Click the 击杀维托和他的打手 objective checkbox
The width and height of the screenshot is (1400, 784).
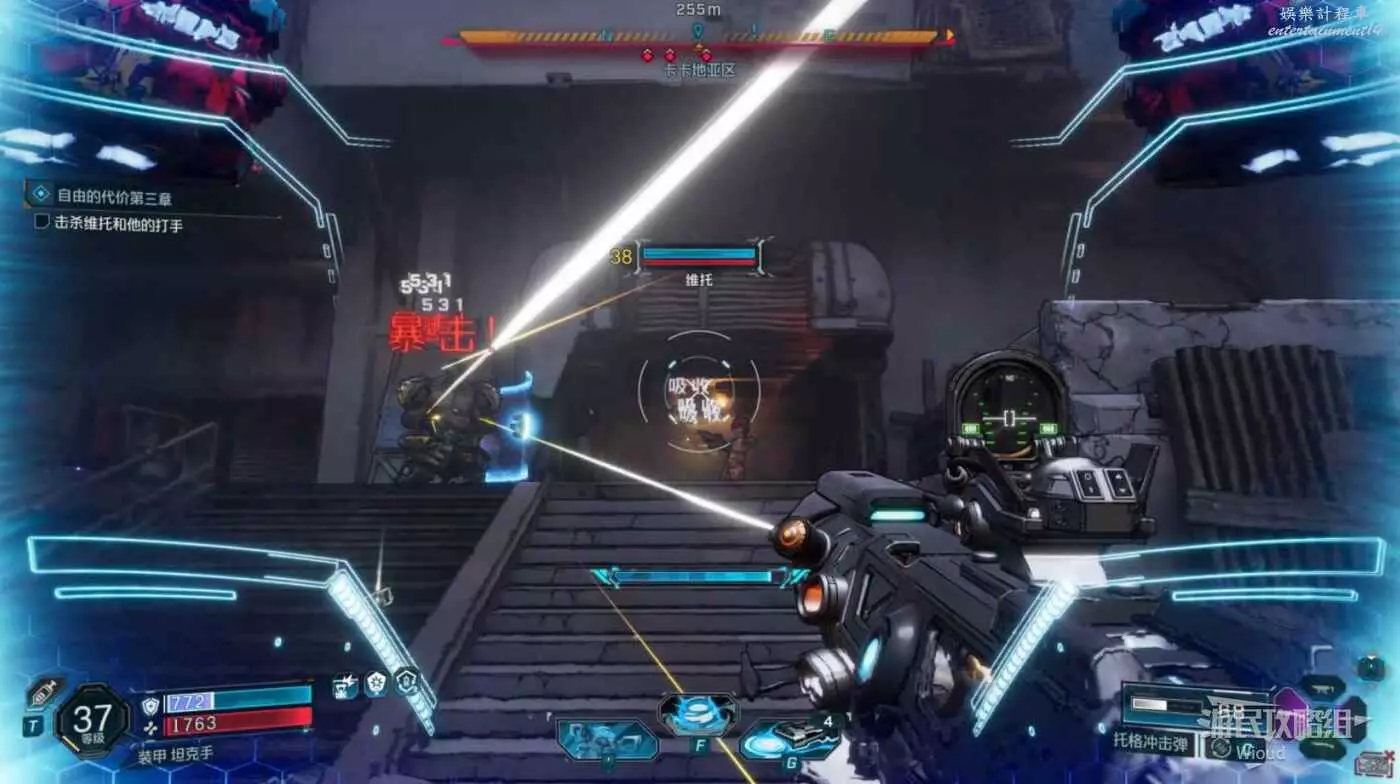coord(42,223)
